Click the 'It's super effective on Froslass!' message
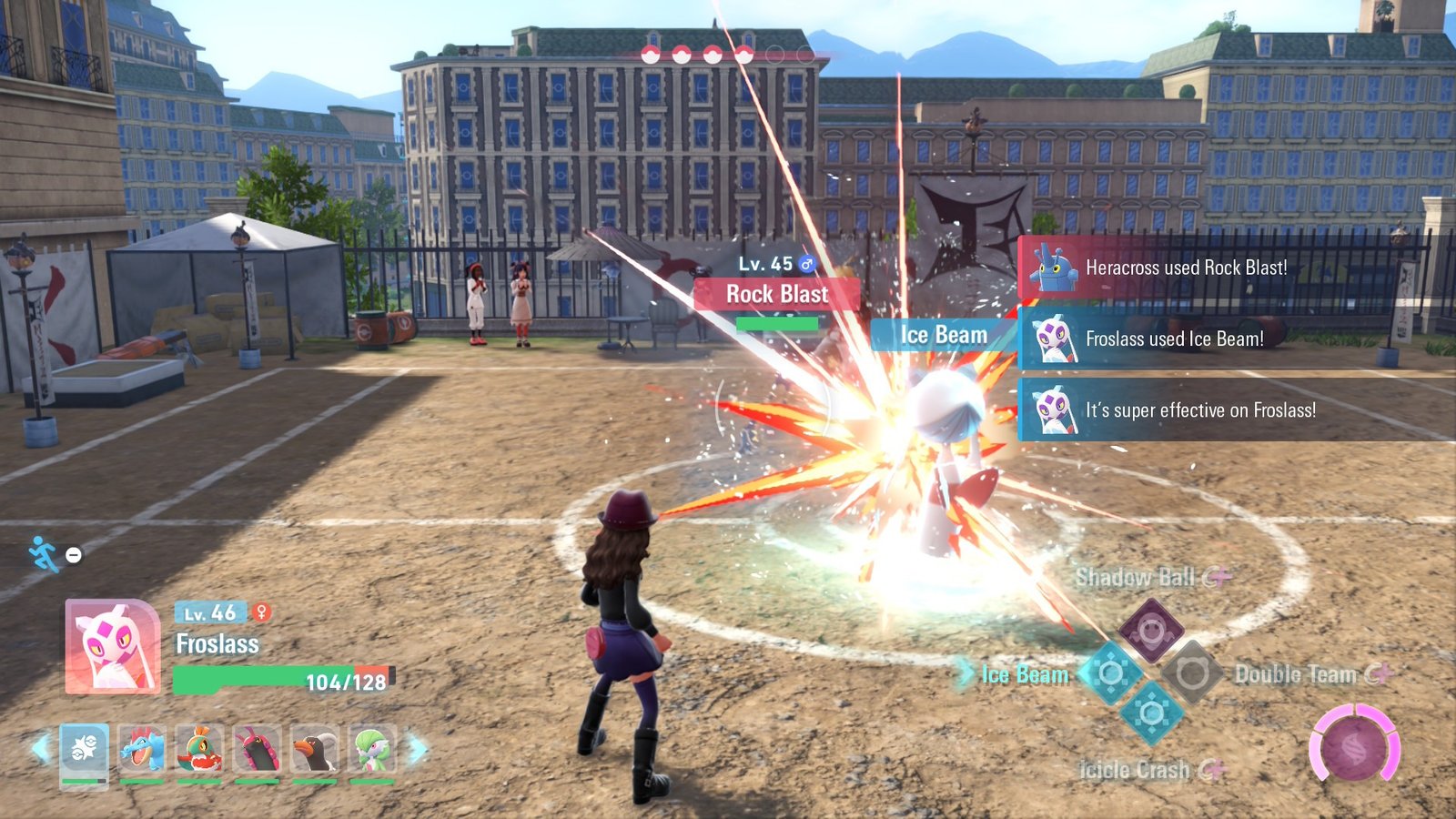1456x819 pixels. 1199,410
